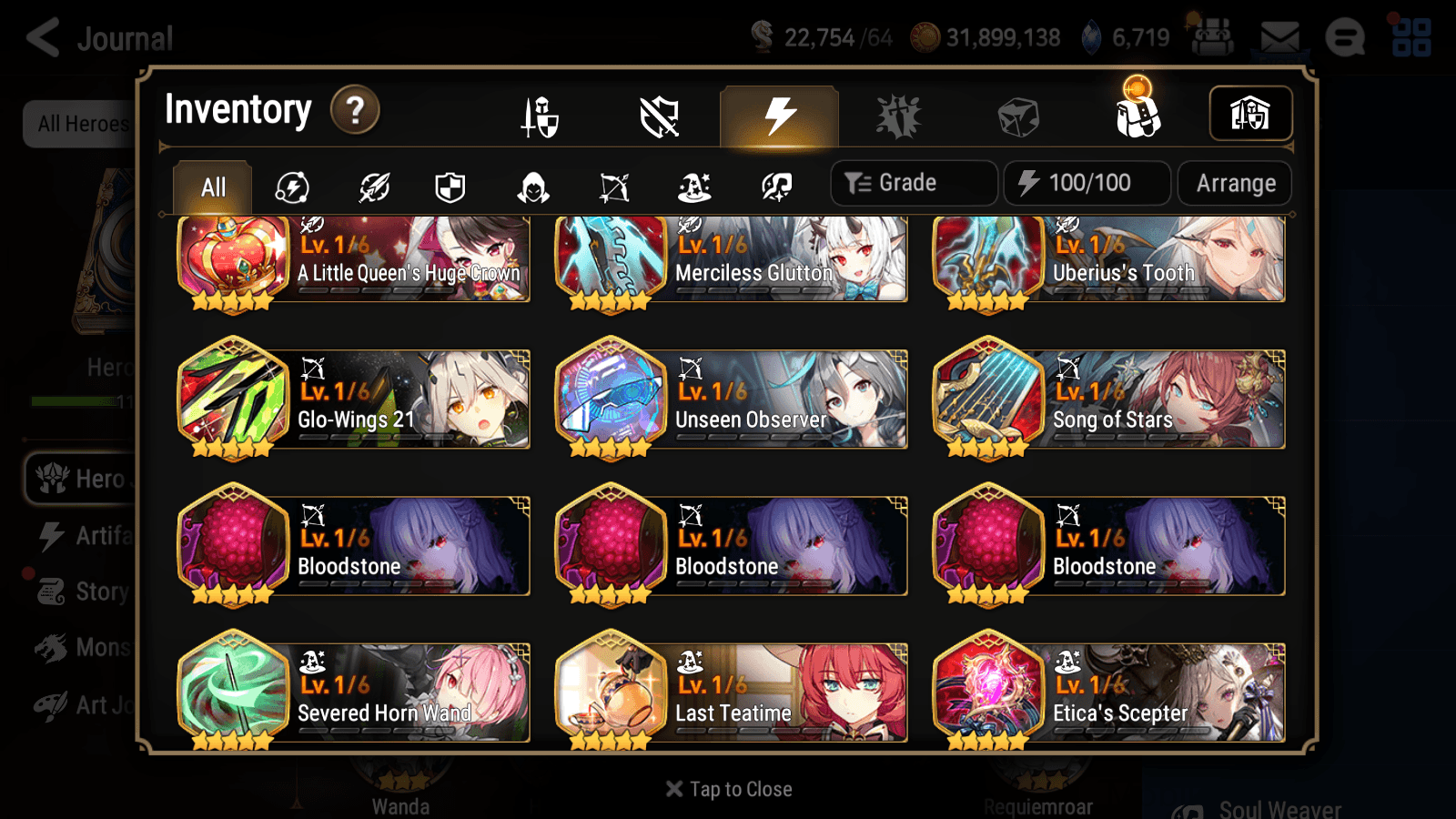Image resolution: width=1456 pixels, height=819 pixels.
Task: Select the All artifact filter tab
Action: pos(211,187)
